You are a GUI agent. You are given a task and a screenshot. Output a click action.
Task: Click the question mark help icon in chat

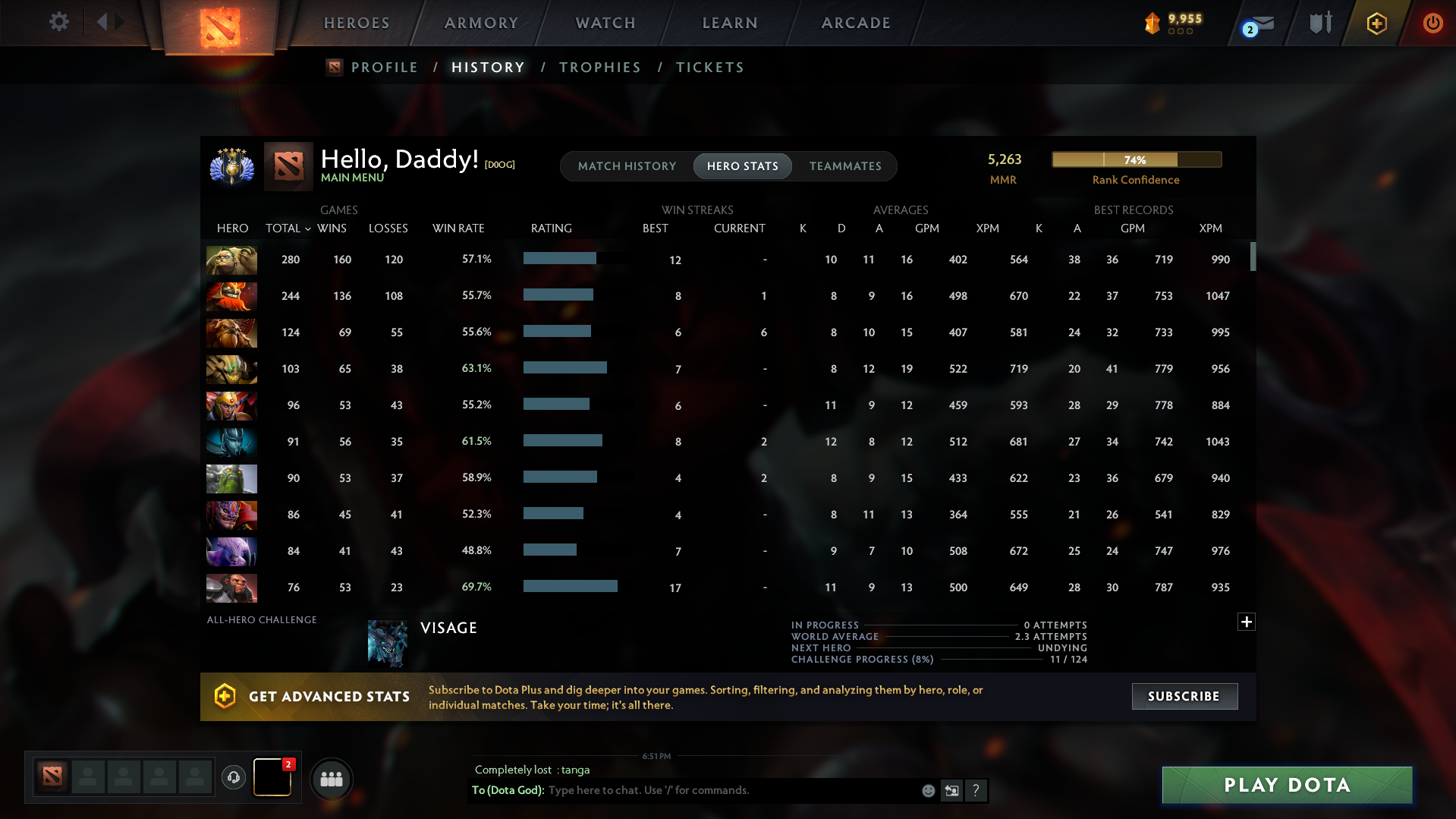pos(976,790)
